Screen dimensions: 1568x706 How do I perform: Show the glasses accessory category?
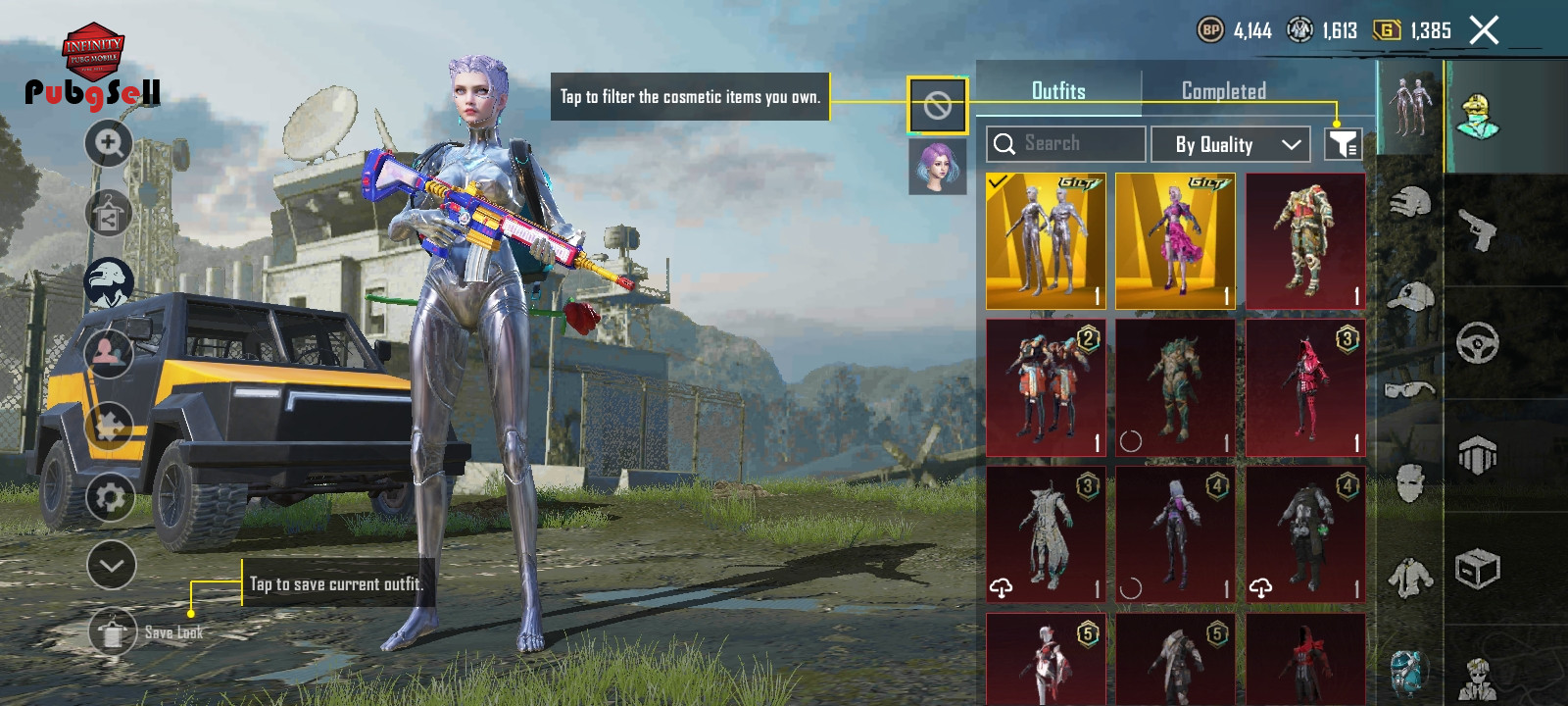tap(1409, 389)
